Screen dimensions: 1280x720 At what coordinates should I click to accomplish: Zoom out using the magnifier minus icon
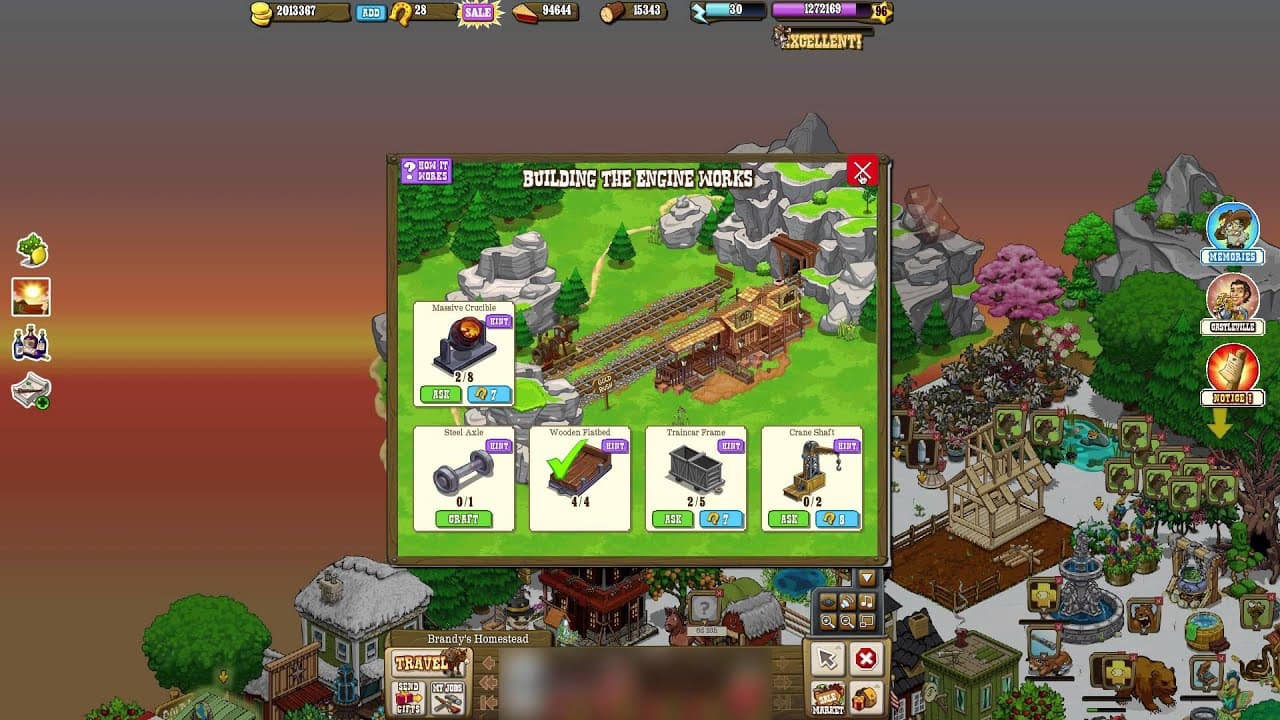[x=848, y=620]
